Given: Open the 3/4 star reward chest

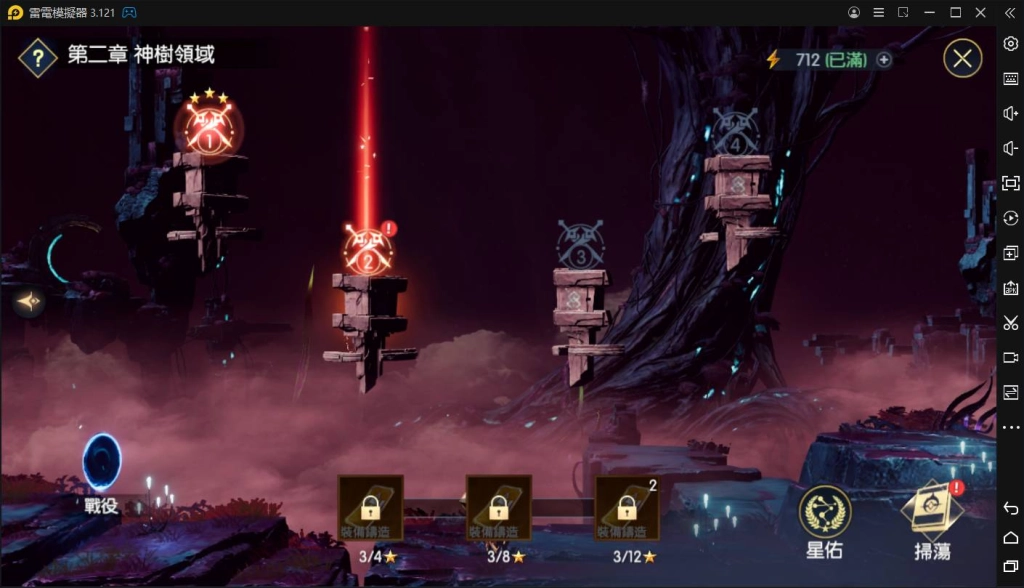Looking at the screenshot, I should click(371, 507).
